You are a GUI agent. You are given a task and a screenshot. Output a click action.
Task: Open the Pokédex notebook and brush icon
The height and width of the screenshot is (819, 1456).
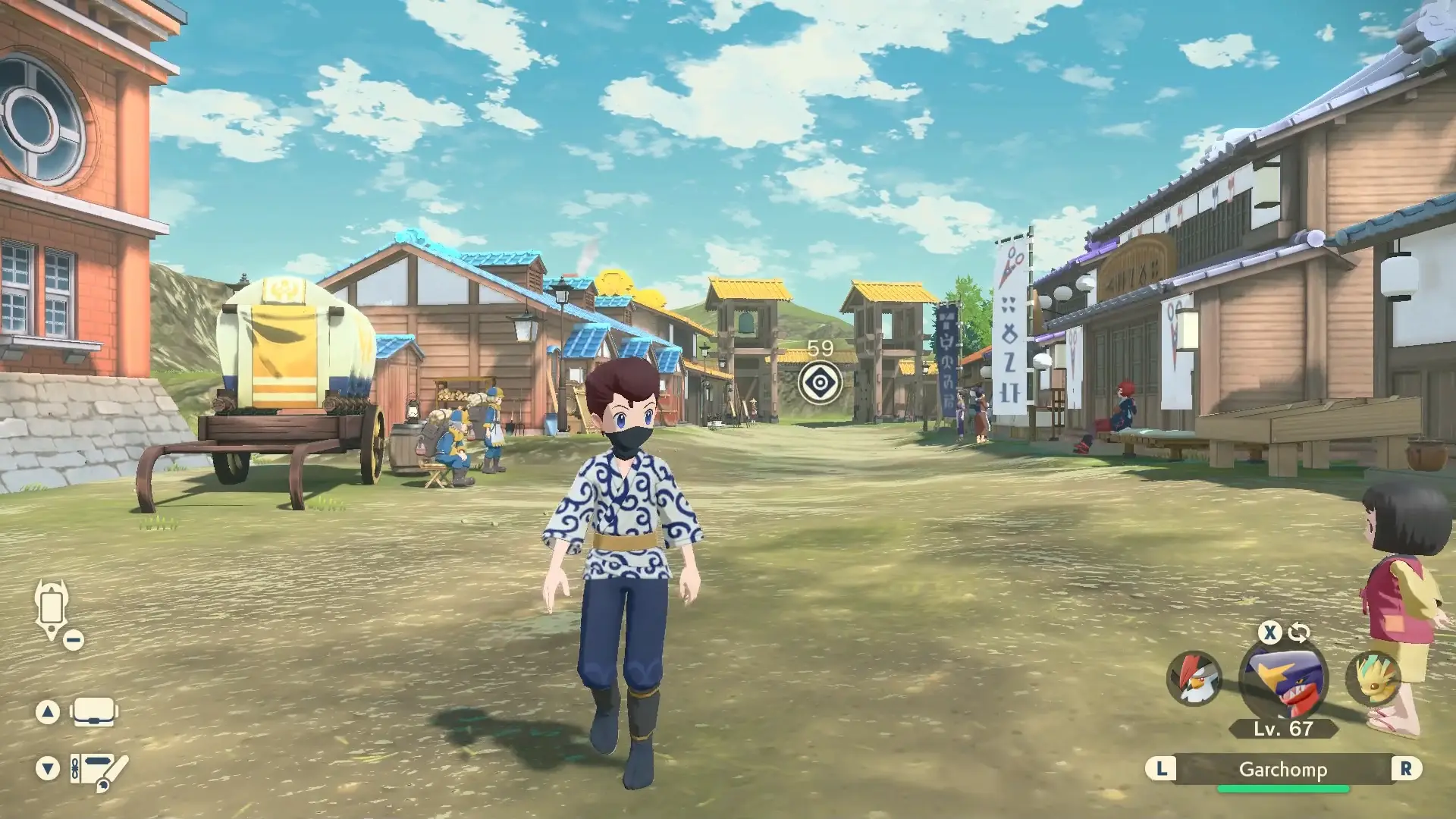(98, 768)
